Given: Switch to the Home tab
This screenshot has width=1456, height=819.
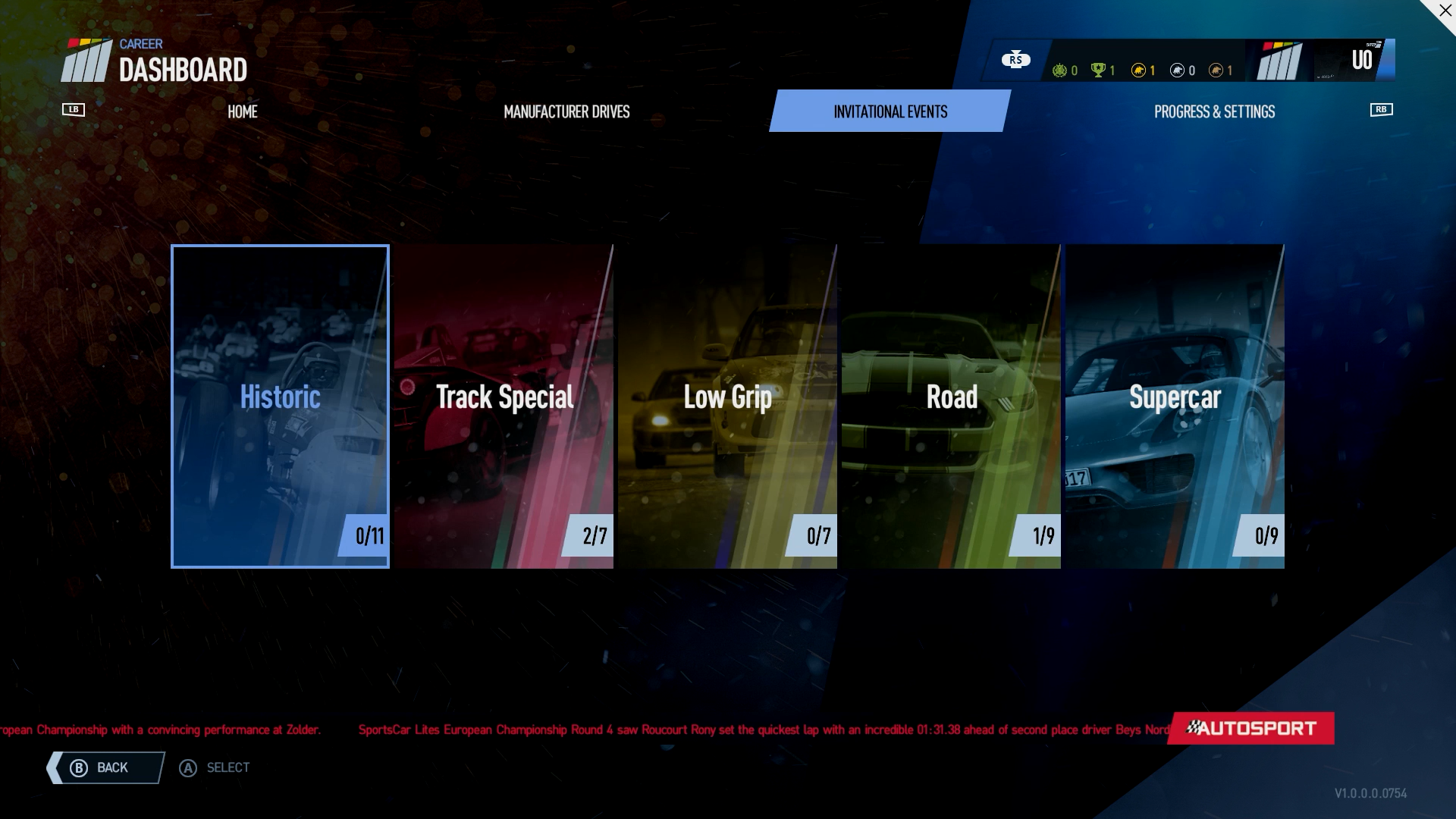Looking at the screenshot, I should 242,111.
